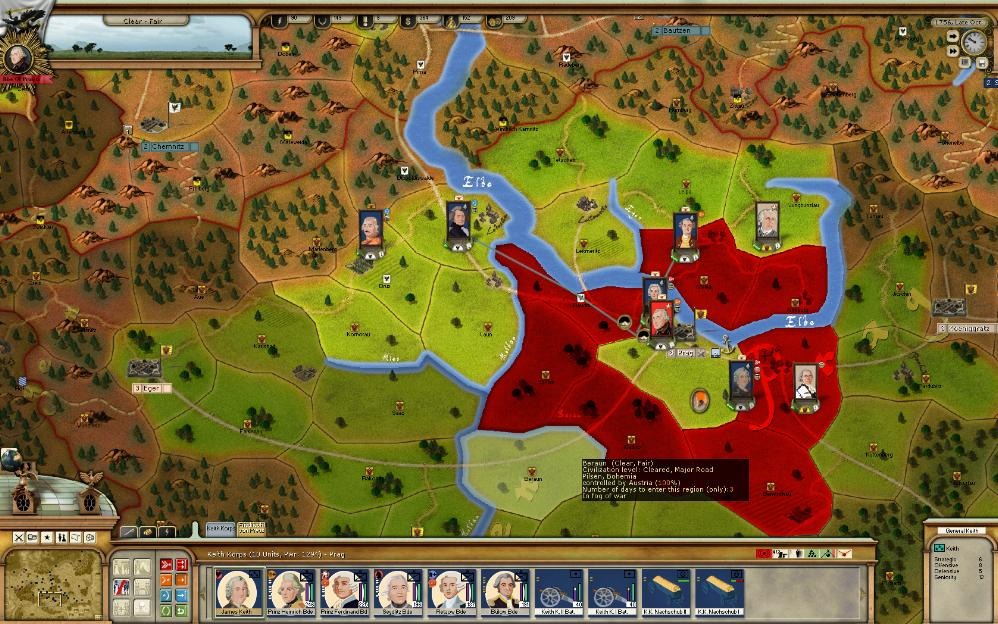Switch to the Friedrich von Preussen tab

pos(252,528)
